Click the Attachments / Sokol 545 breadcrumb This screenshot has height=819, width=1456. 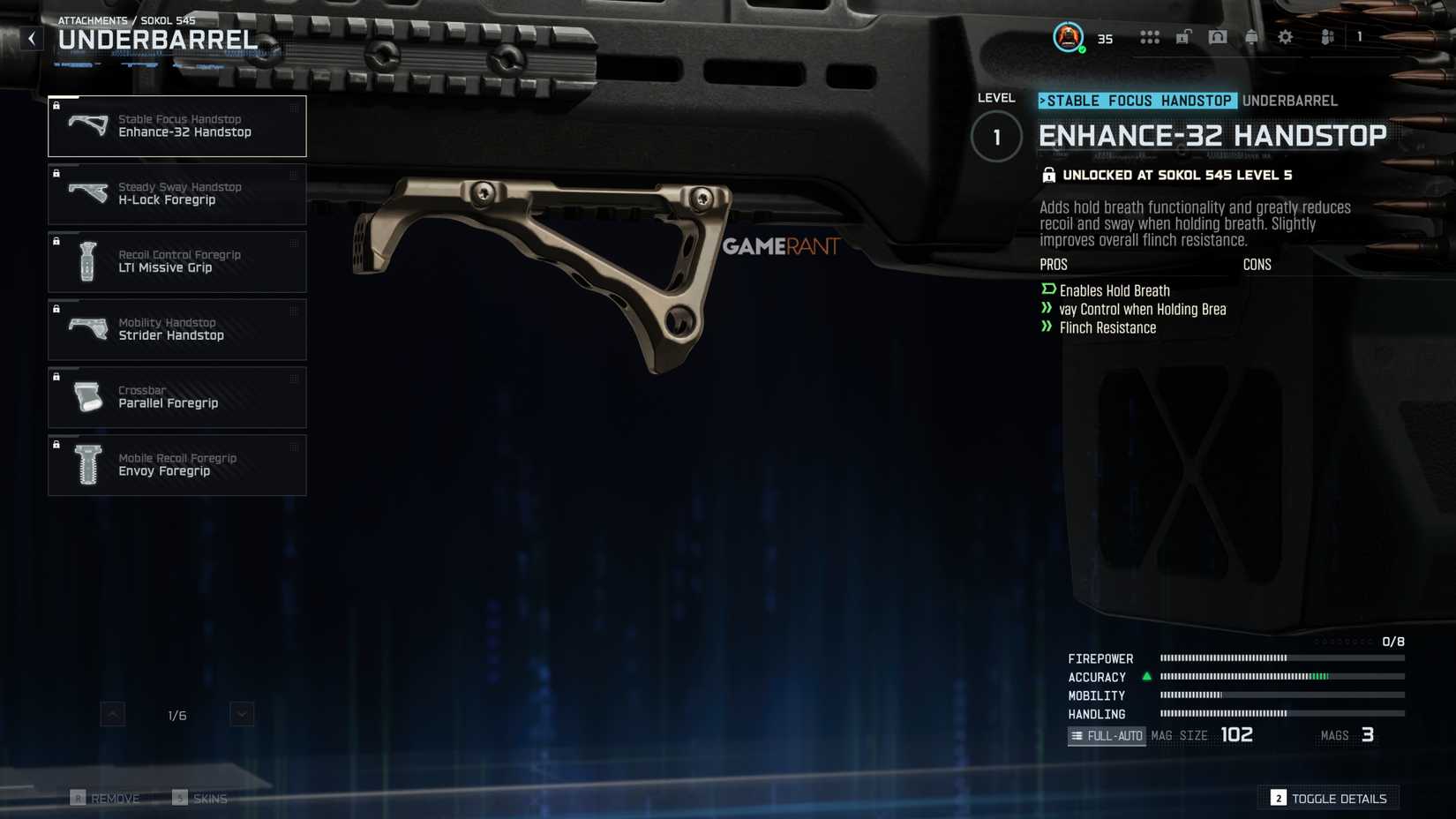pos(127,19)
